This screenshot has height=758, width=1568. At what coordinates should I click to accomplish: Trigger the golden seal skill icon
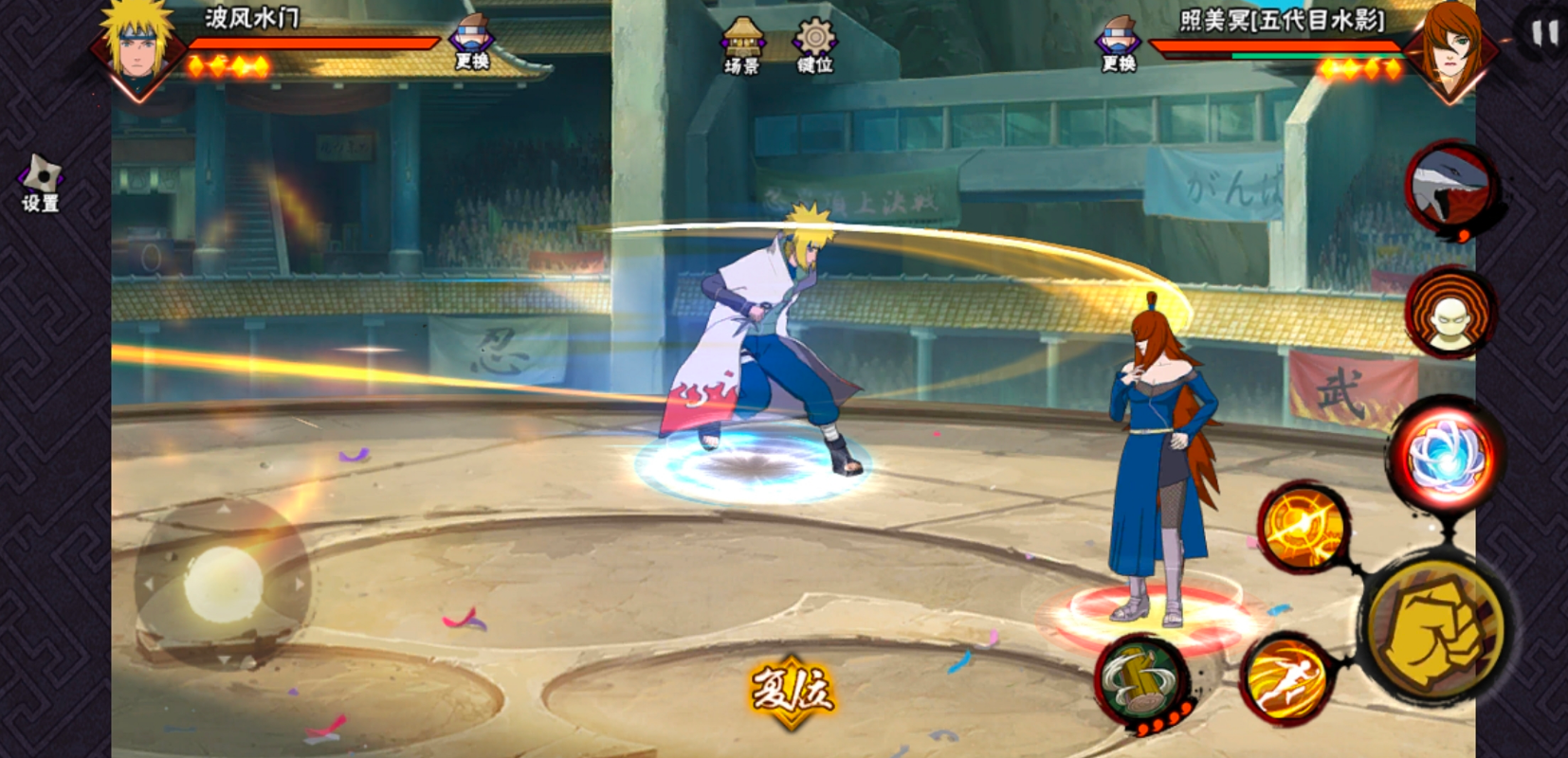coord(1306,527)
